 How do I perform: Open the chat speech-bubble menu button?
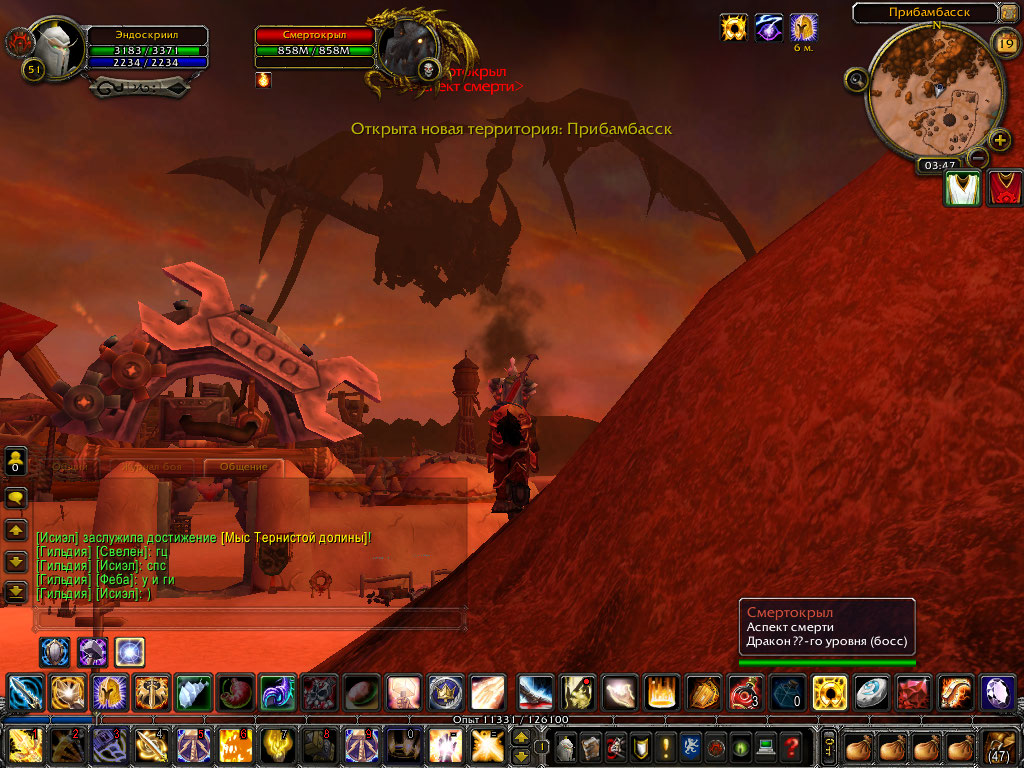(16, 497)
